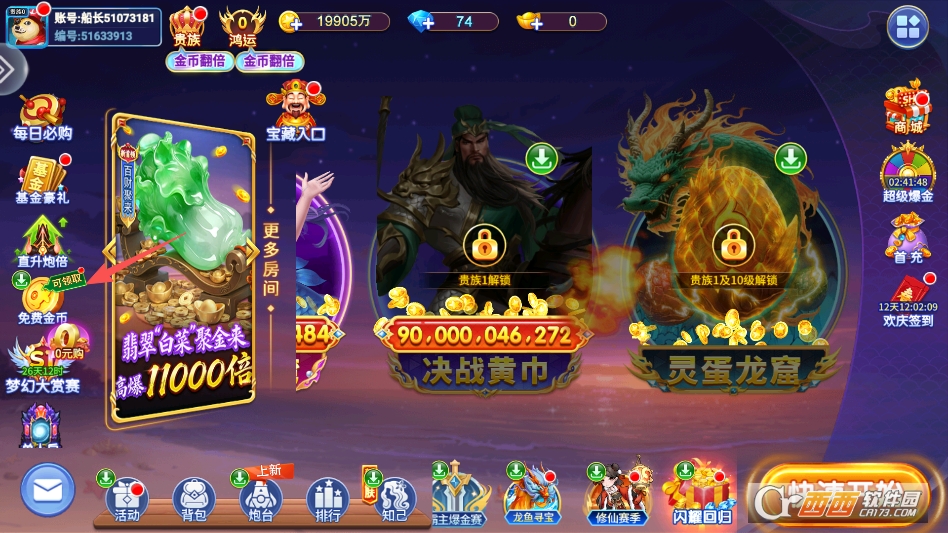
Task: Open the 背包 backpack
Action: tap(194, 499)
